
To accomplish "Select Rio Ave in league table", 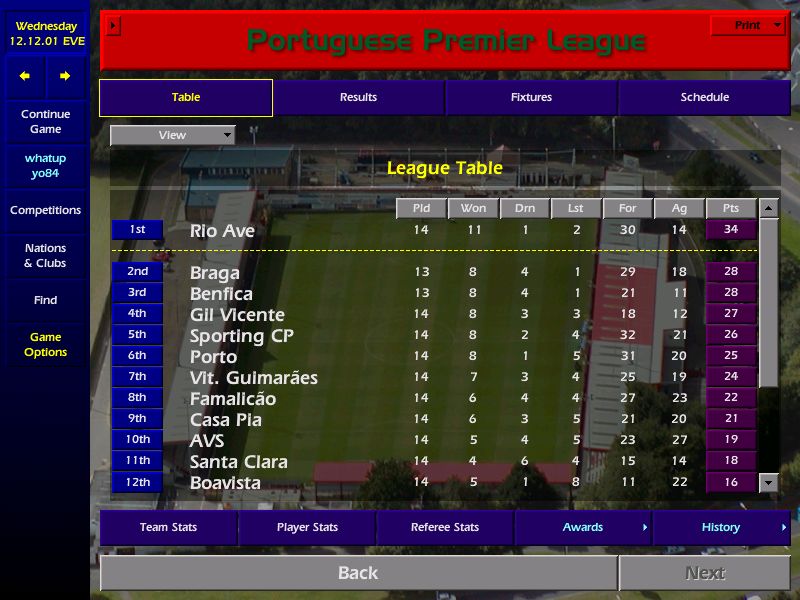I will [222, 231].
